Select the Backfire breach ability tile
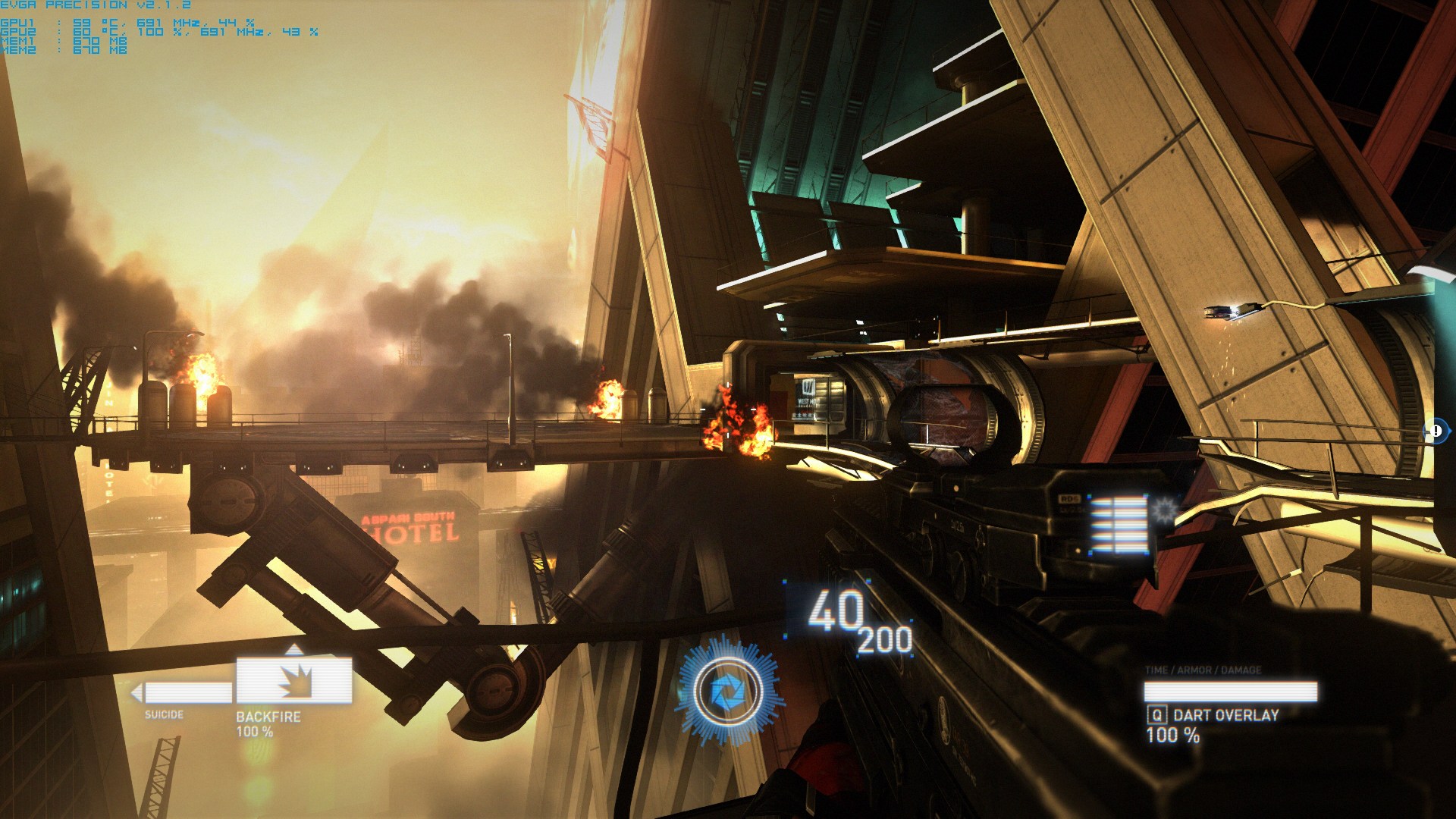 [x=293, y=680]
